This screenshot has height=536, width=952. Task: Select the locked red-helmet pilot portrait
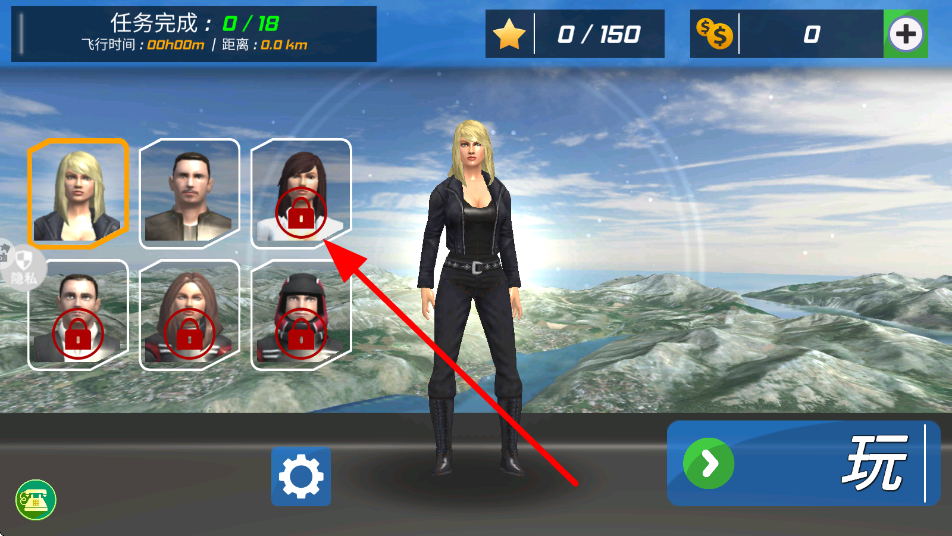point(300,315)
